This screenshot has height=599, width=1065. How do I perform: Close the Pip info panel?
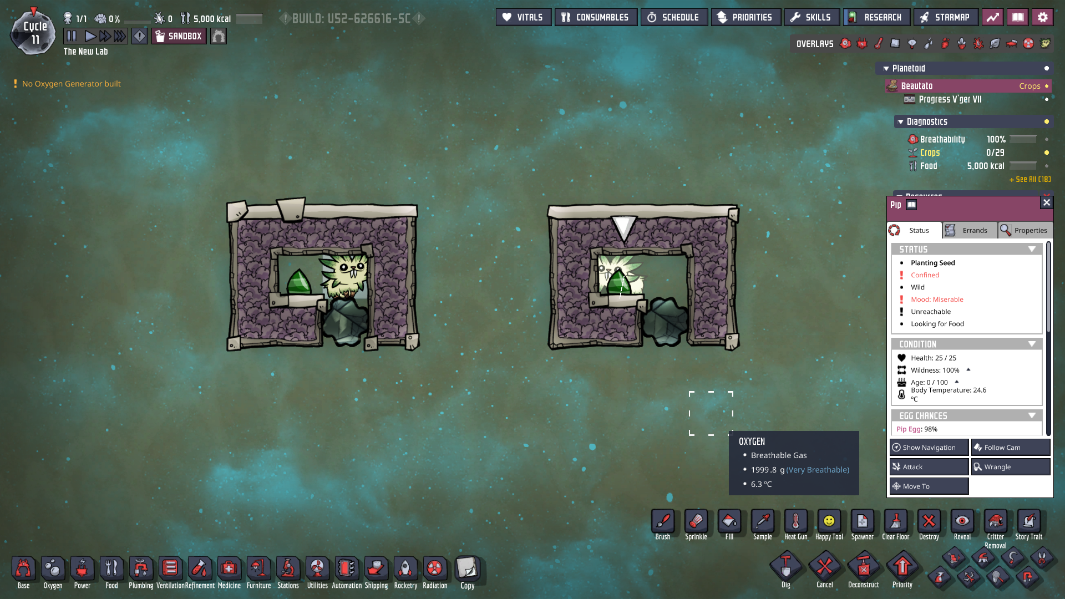click(x=1047, y=203)
